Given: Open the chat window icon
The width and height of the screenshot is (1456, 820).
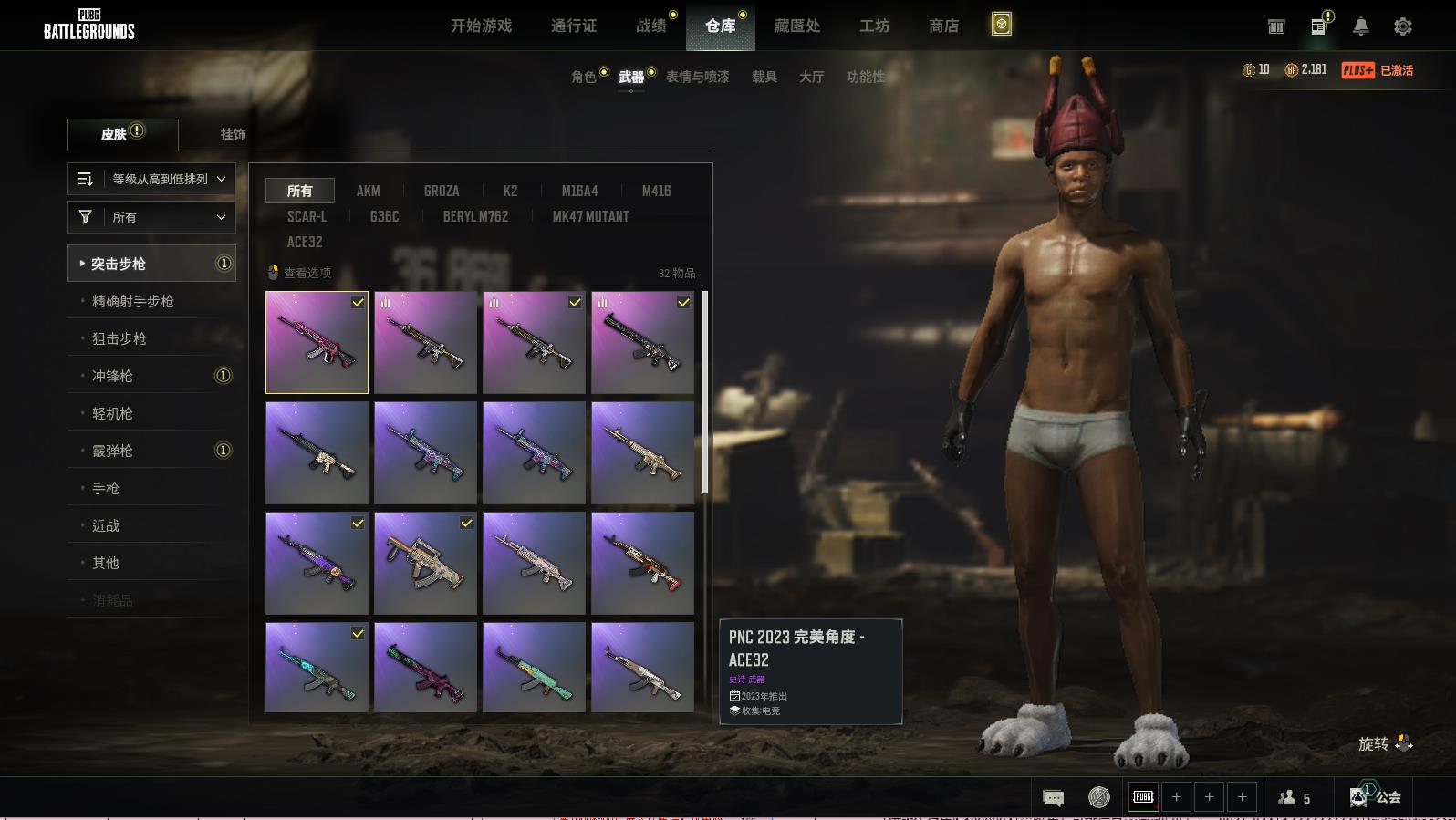Looking at the screenshot, I should 1053,798.
